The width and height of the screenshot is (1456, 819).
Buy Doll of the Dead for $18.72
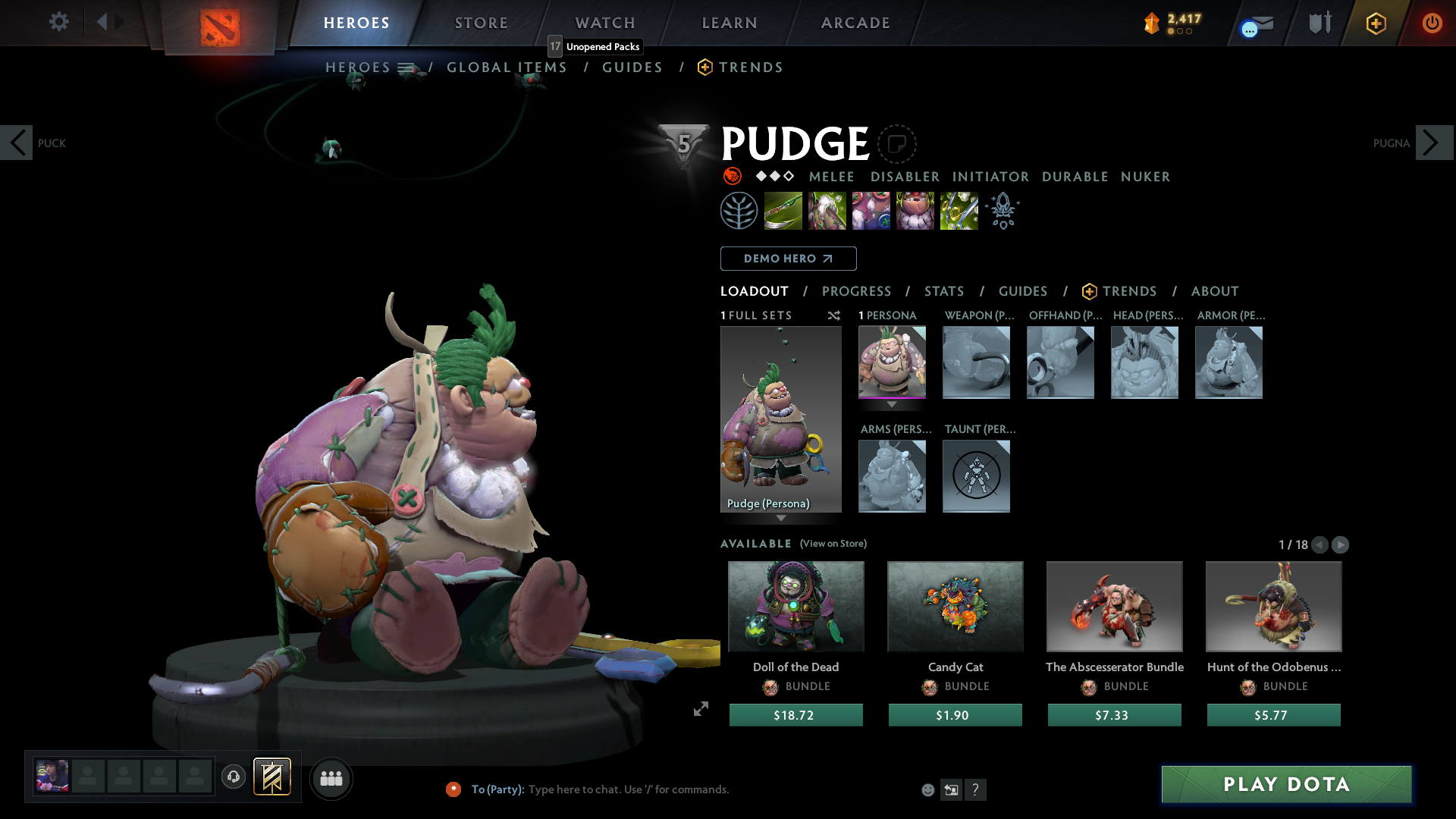pos(795,715)
